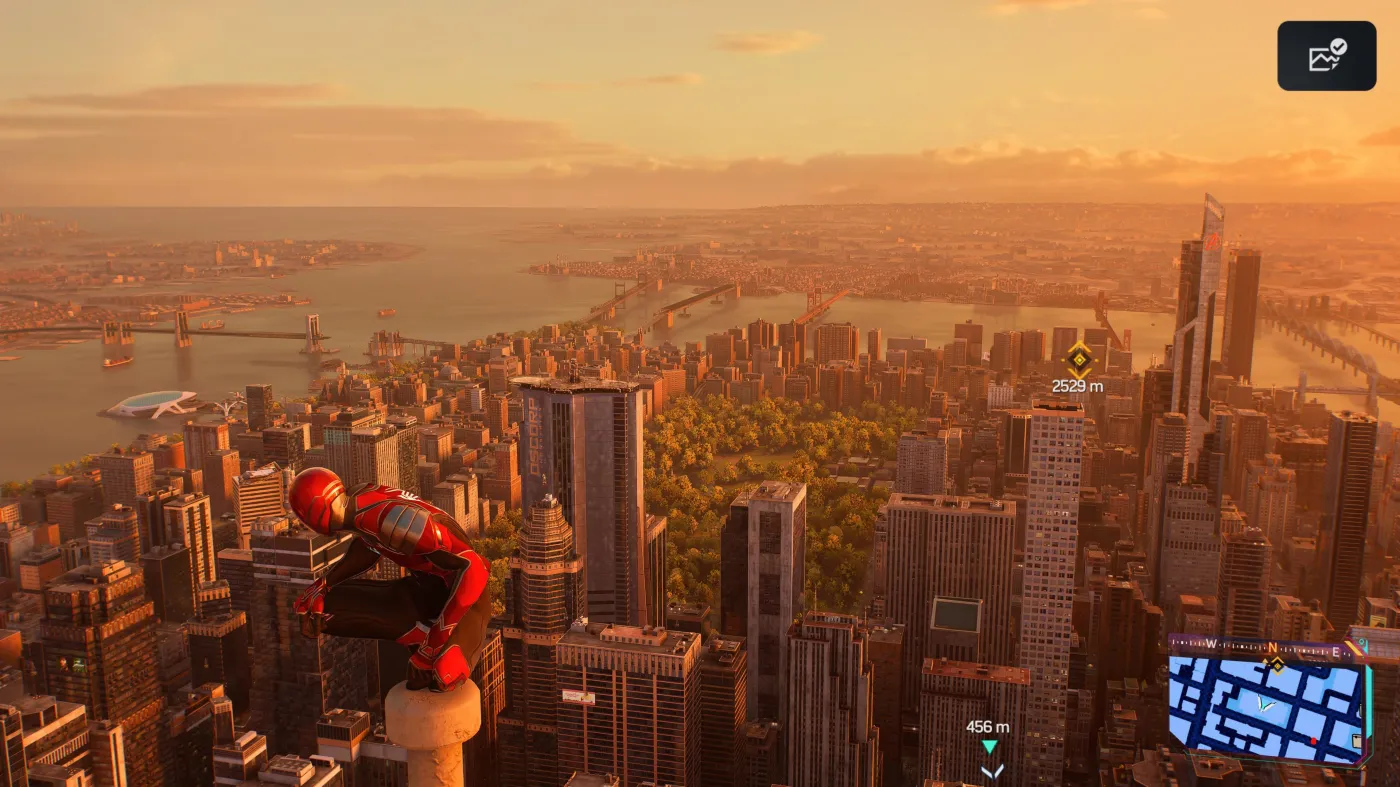Click the player arrow in the minimap center
The image size is (1400, 787).
coord(1265,704)
